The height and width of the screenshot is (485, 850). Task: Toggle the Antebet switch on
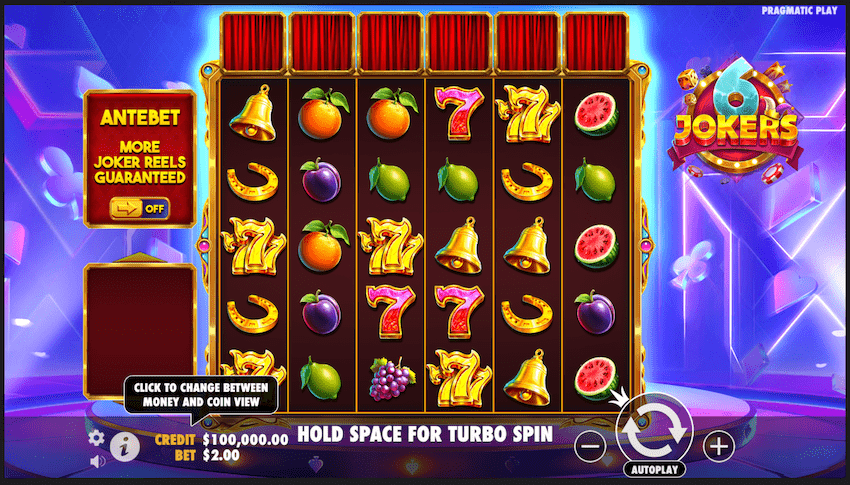click(139, 208)
